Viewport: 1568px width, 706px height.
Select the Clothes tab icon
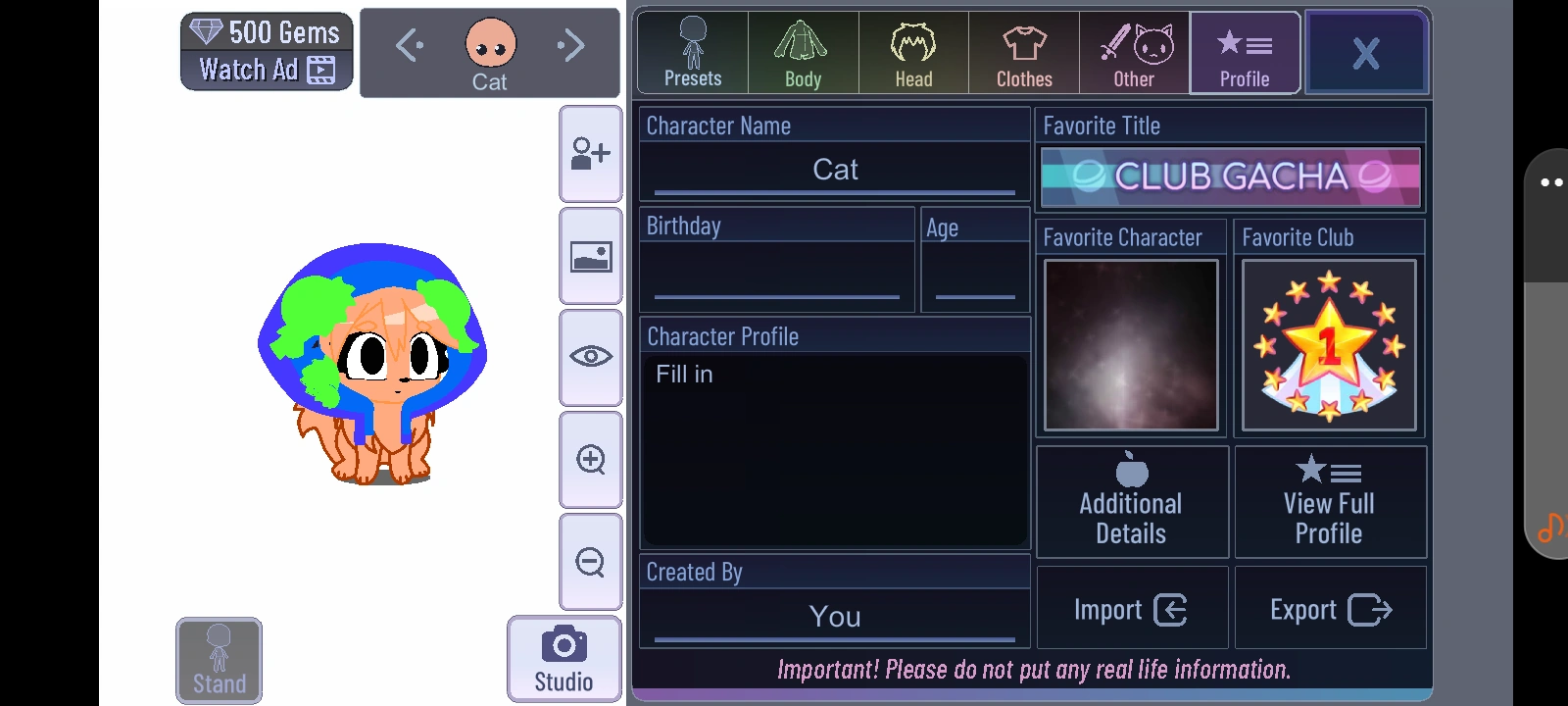click(1023, 51)
